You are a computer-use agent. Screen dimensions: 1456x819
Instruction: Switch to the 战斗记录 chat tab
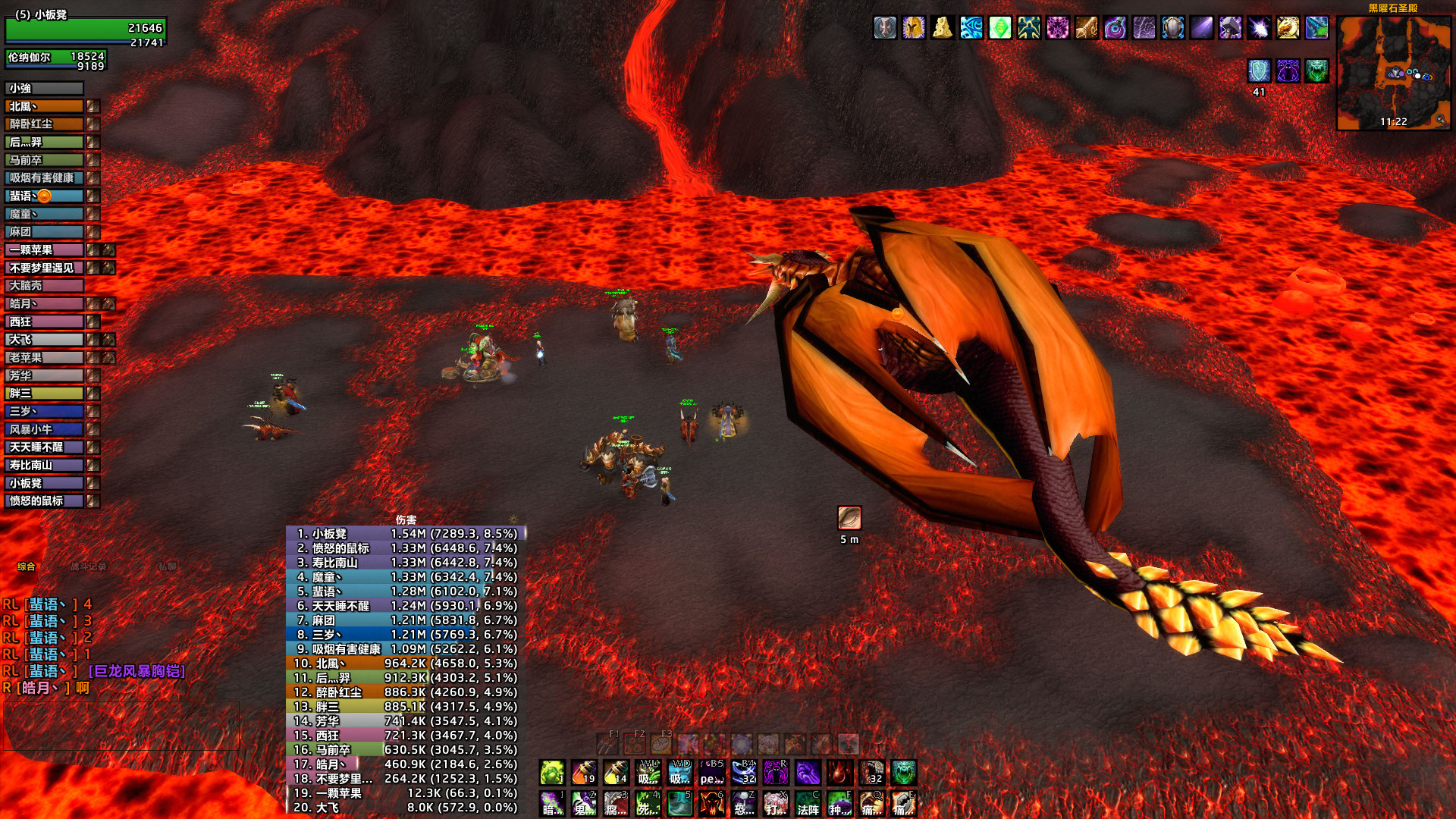click(89, 566)
